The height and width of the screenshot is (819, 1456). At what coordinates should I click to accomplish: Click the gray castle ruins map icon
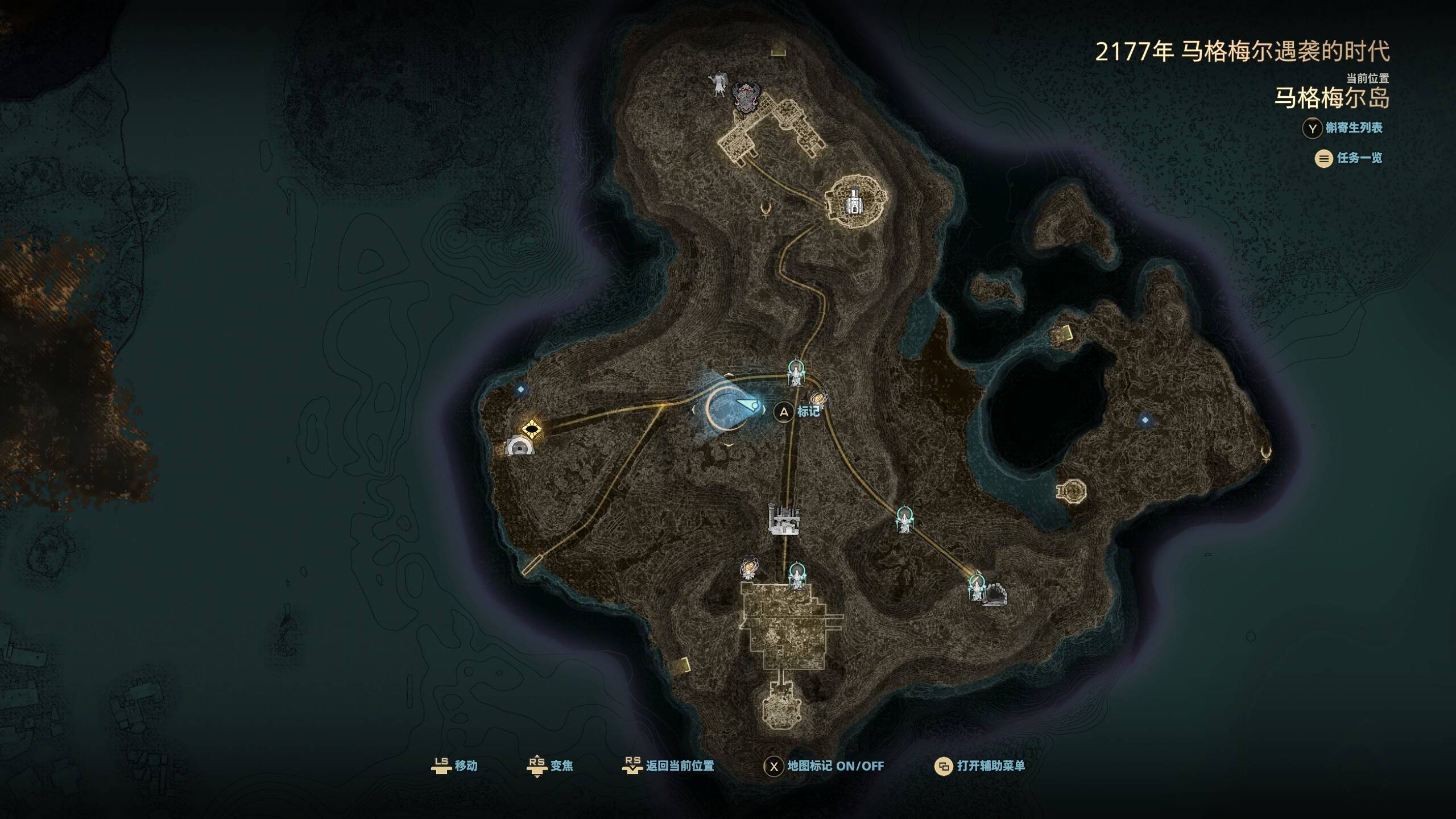(x=784, y=520)
